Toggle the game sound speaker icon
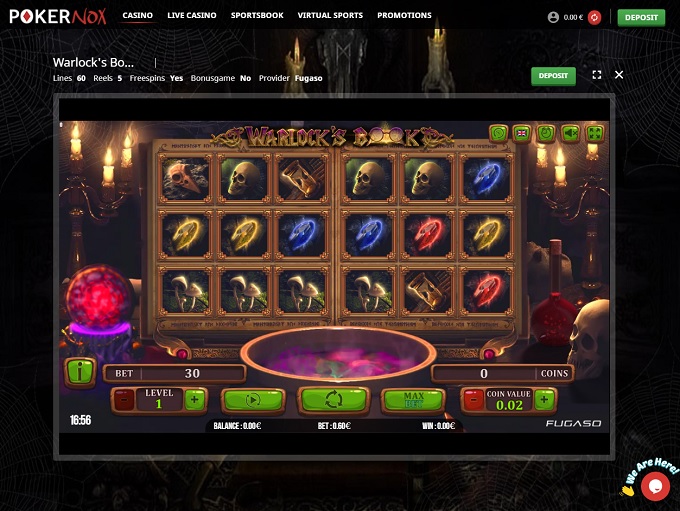This screenshot has width=680, height=511. 570,132
